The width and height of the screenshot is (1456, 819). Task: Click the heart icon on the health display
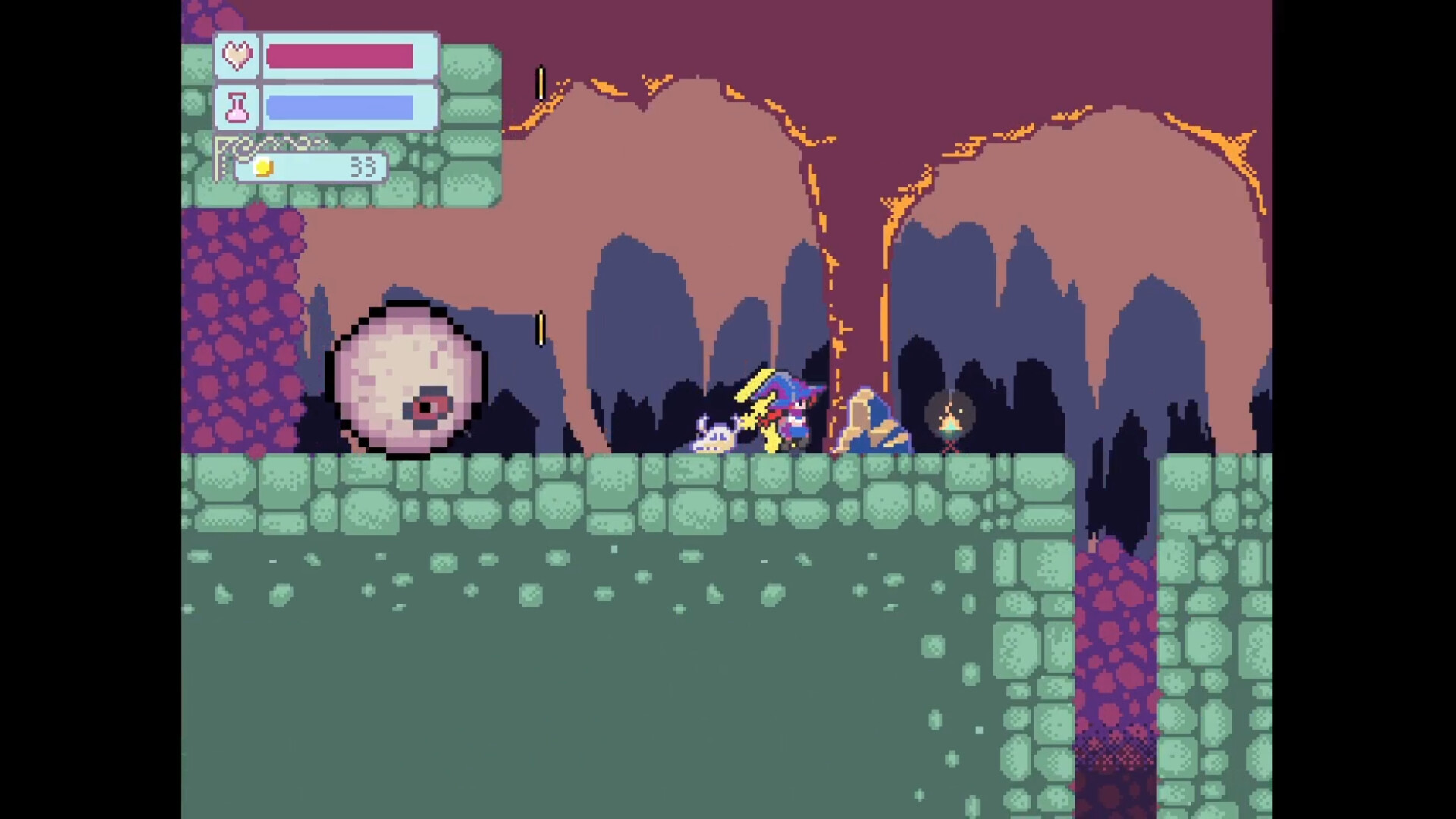(x=237, y=55)
